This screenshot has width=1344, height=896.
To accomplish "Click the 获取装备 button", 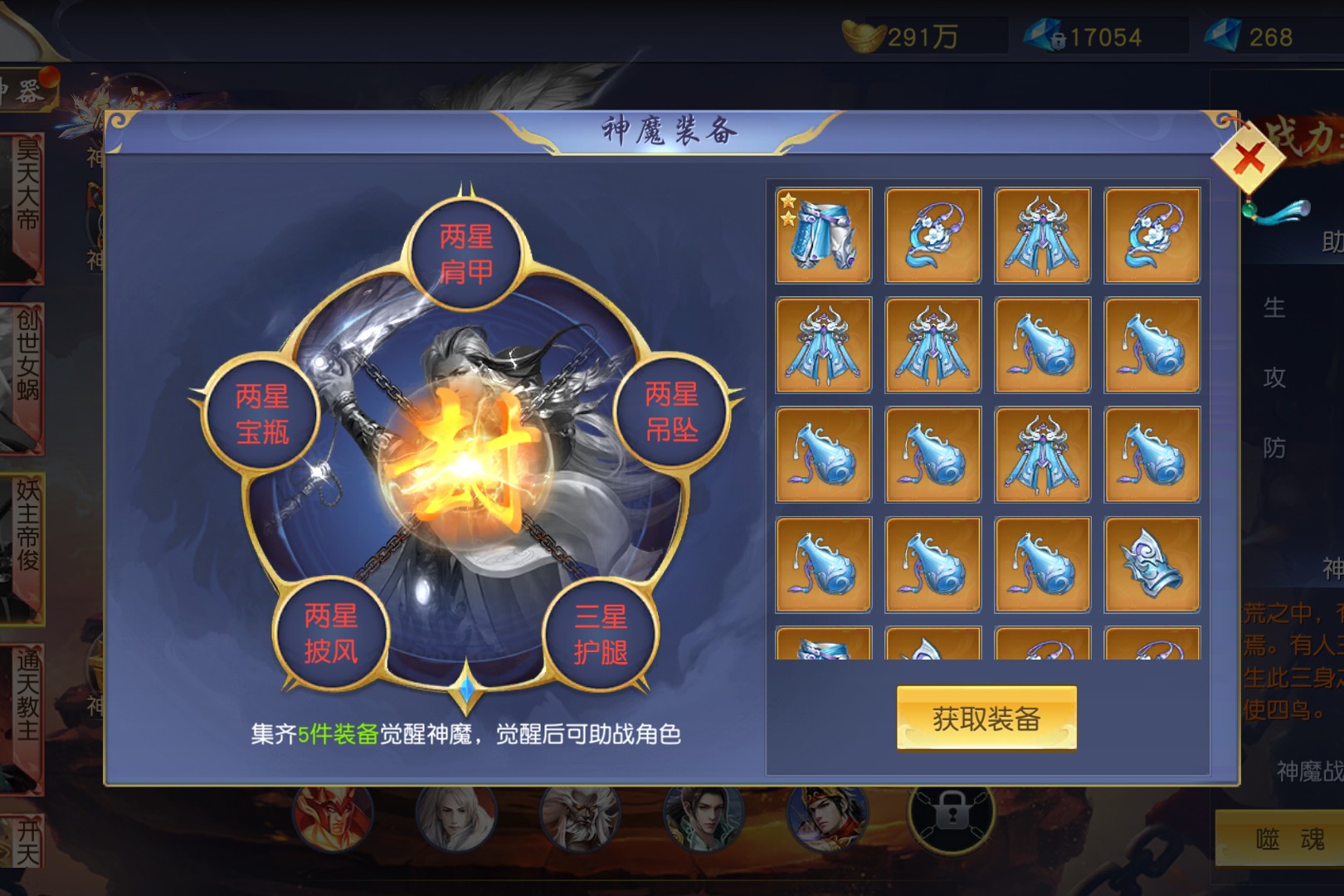I will pos(986,718).
